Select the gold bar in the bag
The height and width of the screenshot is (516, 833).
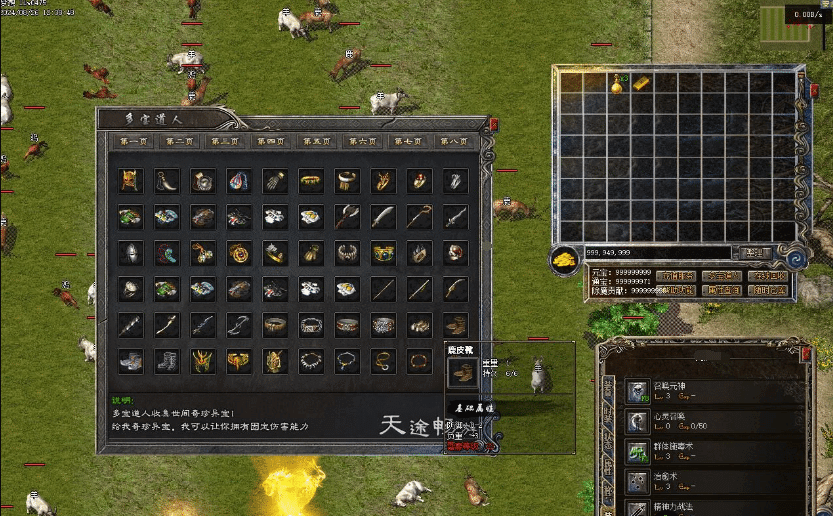click(641, 82)
